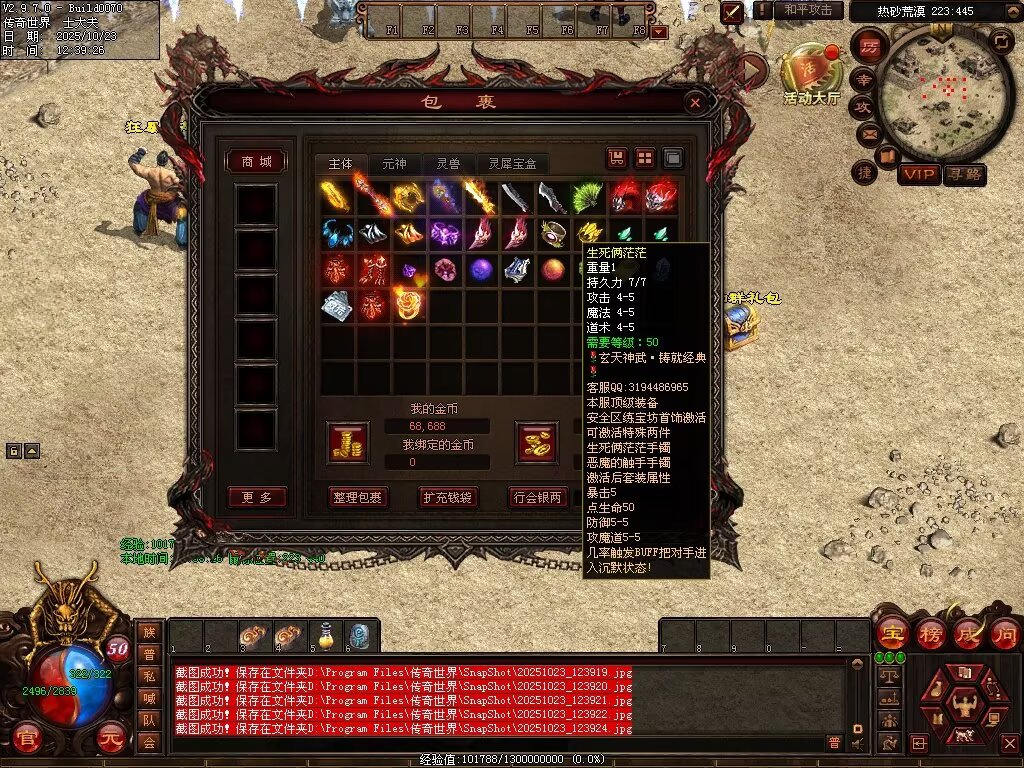Image resolution: width=1024 pixels, height=768 pixels.
Task: Open the 商城 shop
Action: click(x=256, y=162)
